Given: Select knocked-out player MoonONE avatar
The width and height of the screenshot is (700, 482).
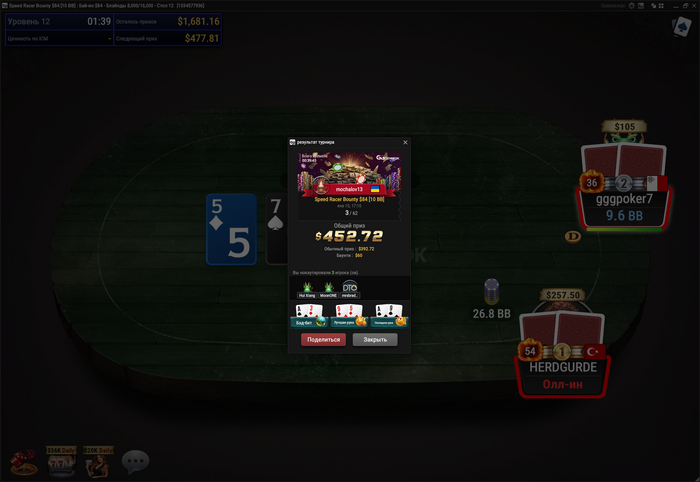Looking at the screenshot, I should tap(328, 289).
